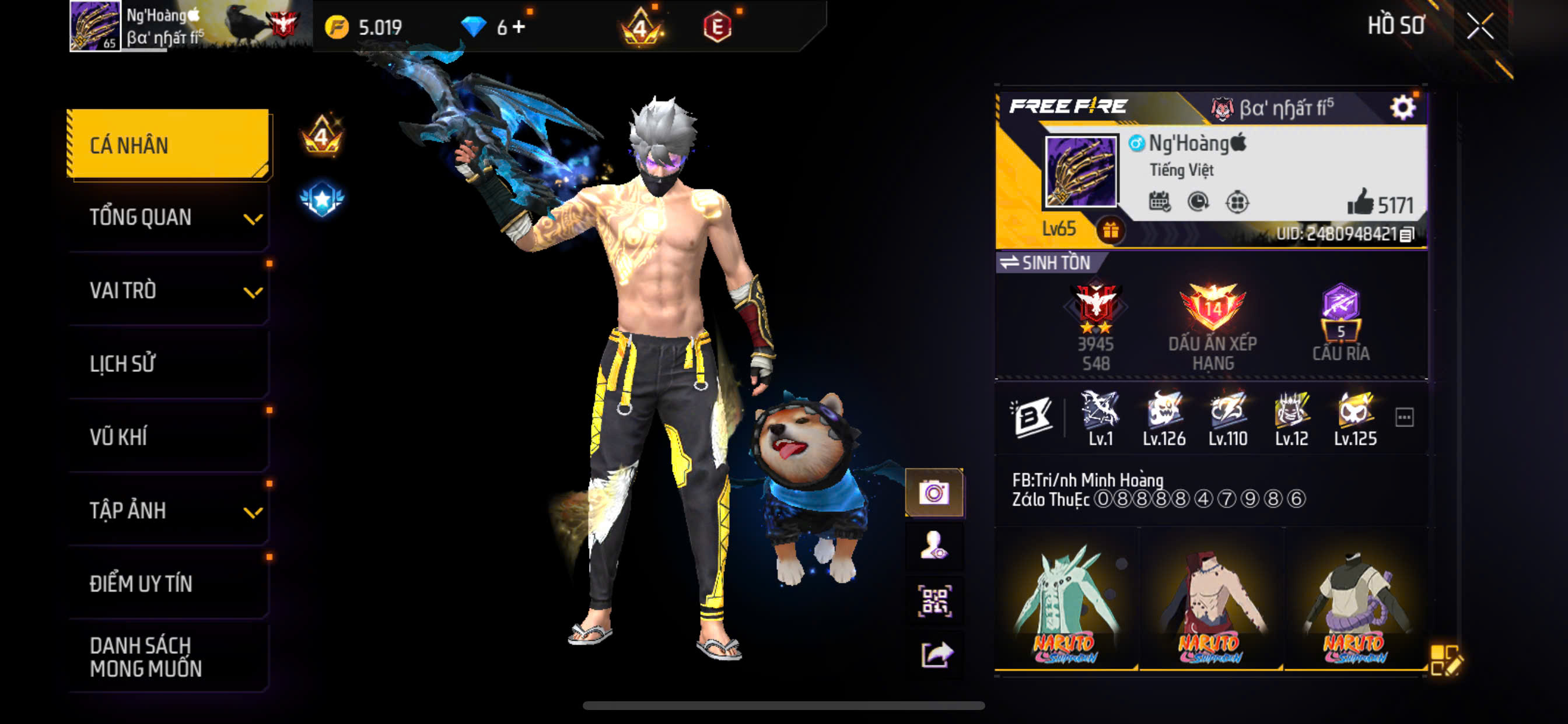Open ĐIỂM UY TÍN page
This screenshot has width=1568, height=724.
pos(168,584)
